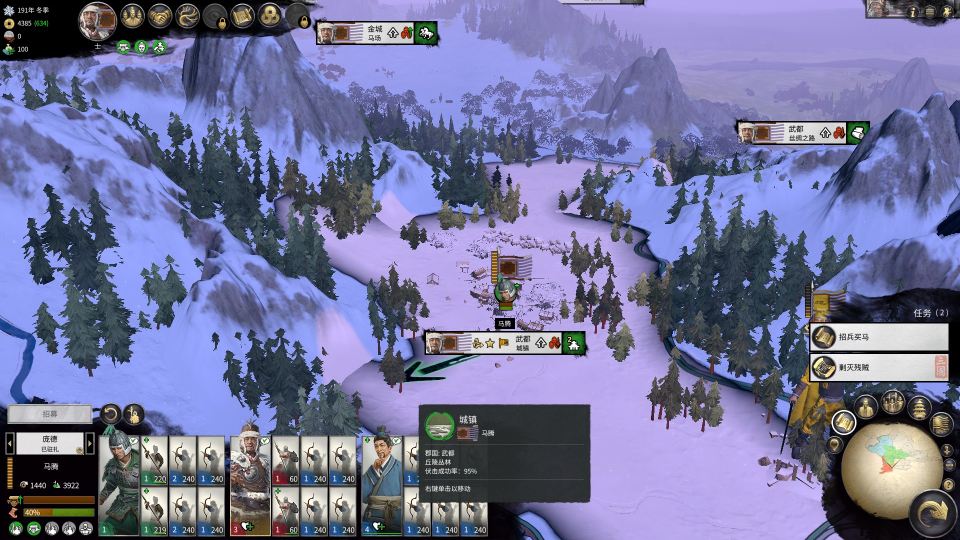Click the 武都 丝绸之路 settlement banner
The height and width of the screenshot is (540, 960).
[x=802, y=132]
